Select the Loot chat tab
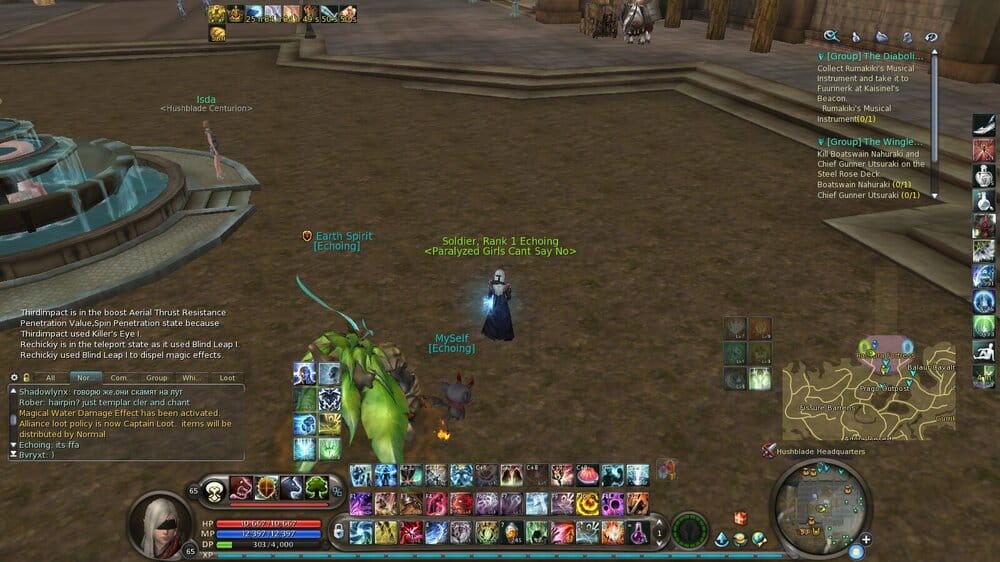This screenshot has width=1000, height=562. coord(228,378)
